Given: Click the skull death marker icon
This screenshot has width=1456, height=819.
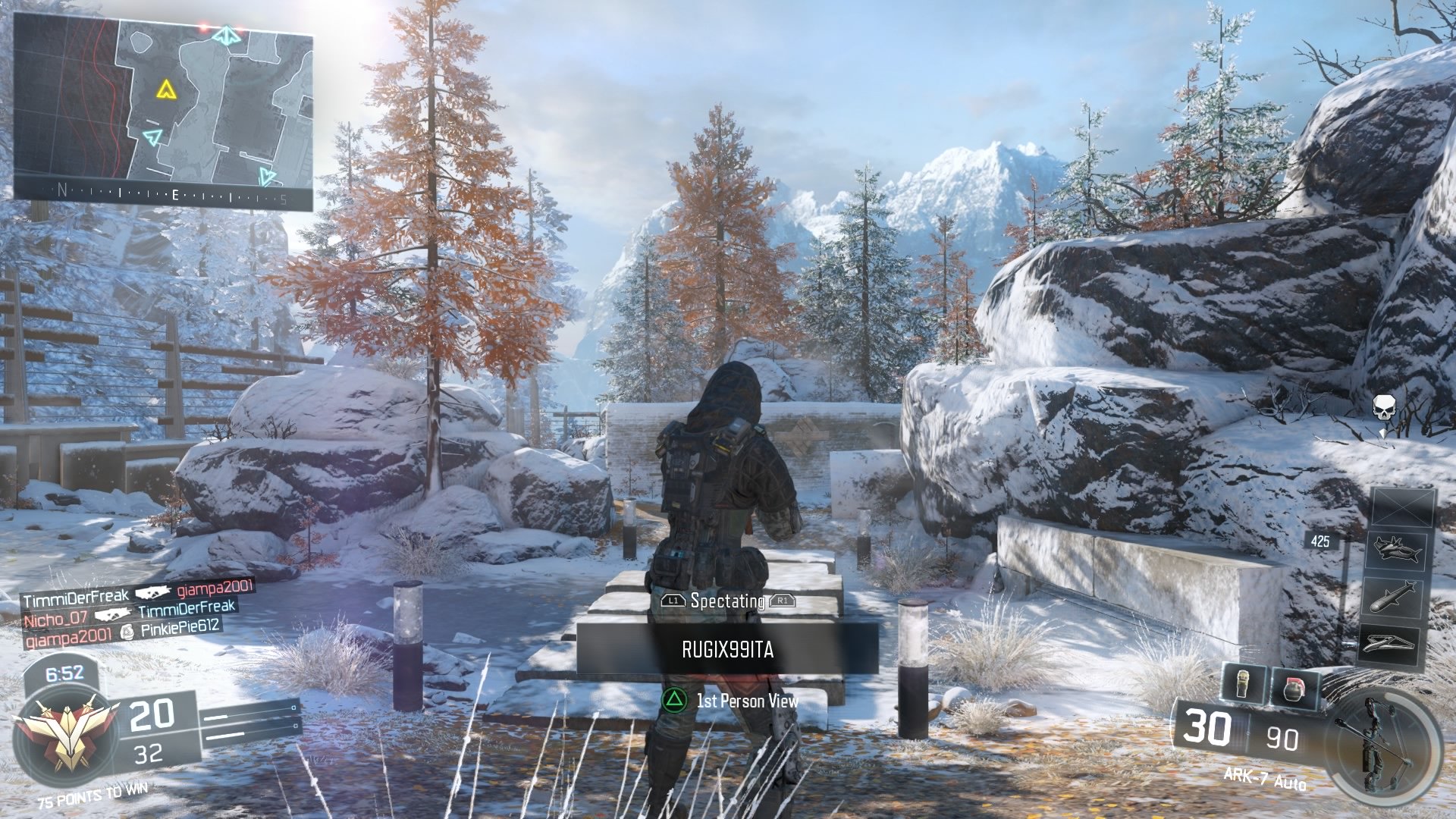Looking at the screenshot, I should pos(1384,407).
